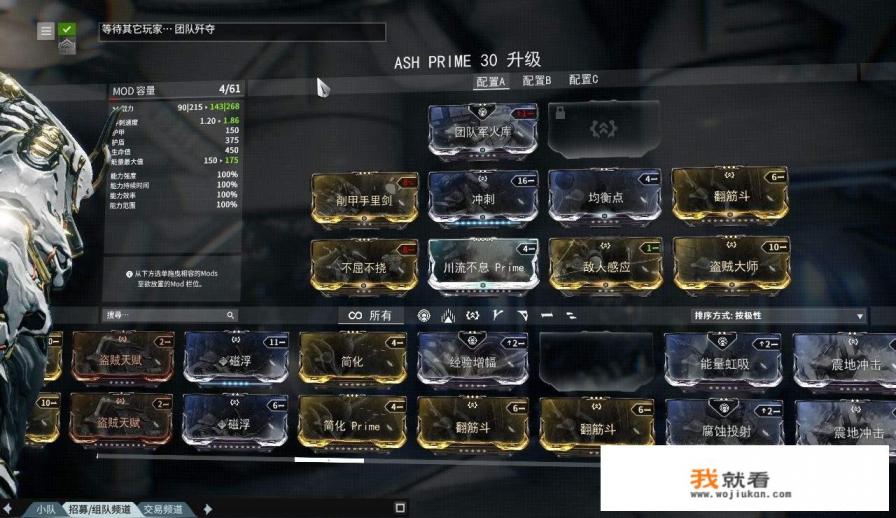The image size is (896, 518).
Task: Click the mod search field
Action: (x=170, y=315)
